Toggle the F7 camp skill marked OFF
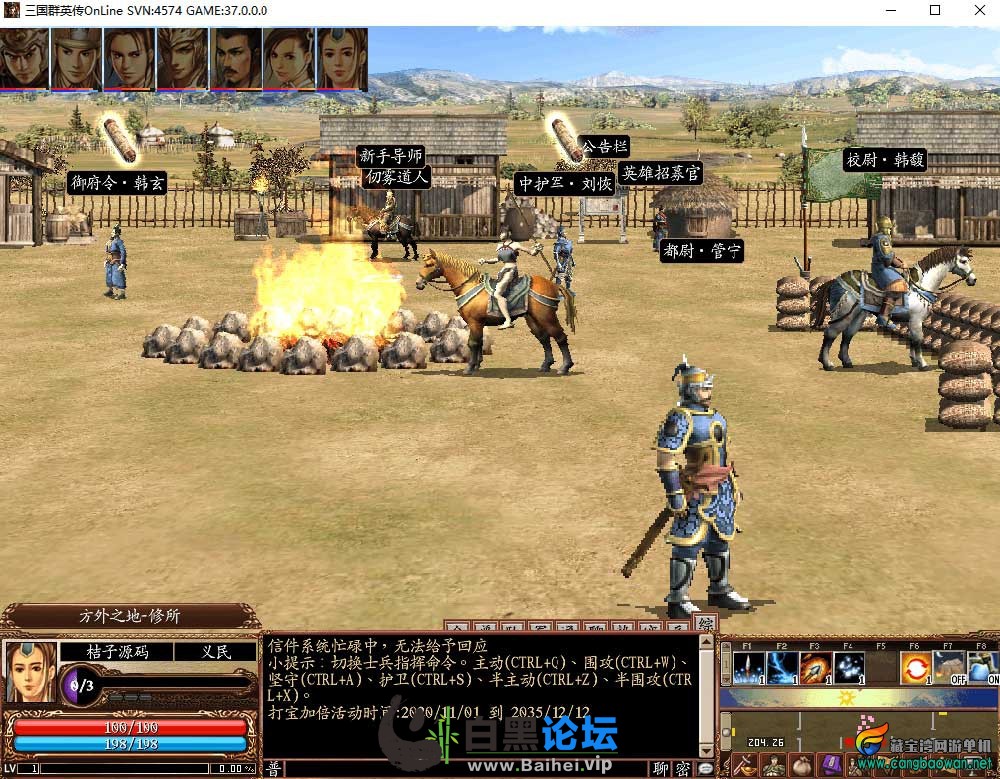This screenshot has width=1000, height=779. (x=949, y=667)
